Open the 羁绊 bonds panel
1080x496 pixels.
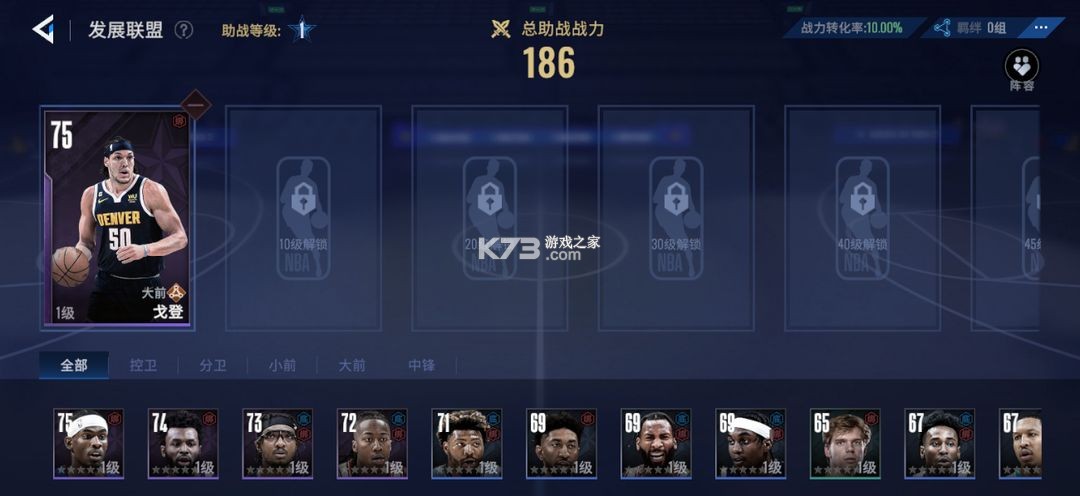pos(970,28)
